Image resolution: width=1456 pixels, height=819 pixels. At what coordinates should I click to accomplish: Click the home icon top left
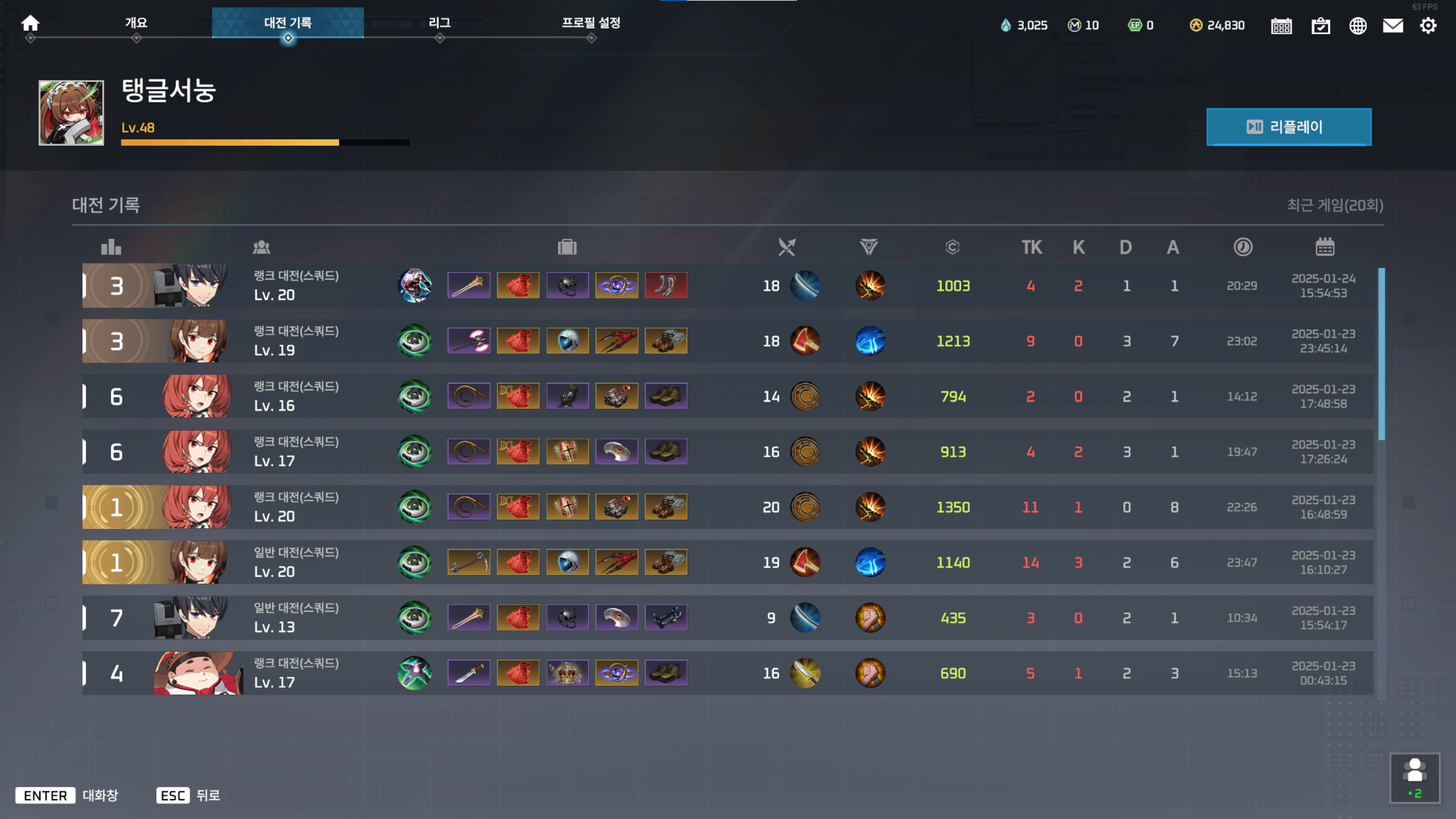(30, 22)
